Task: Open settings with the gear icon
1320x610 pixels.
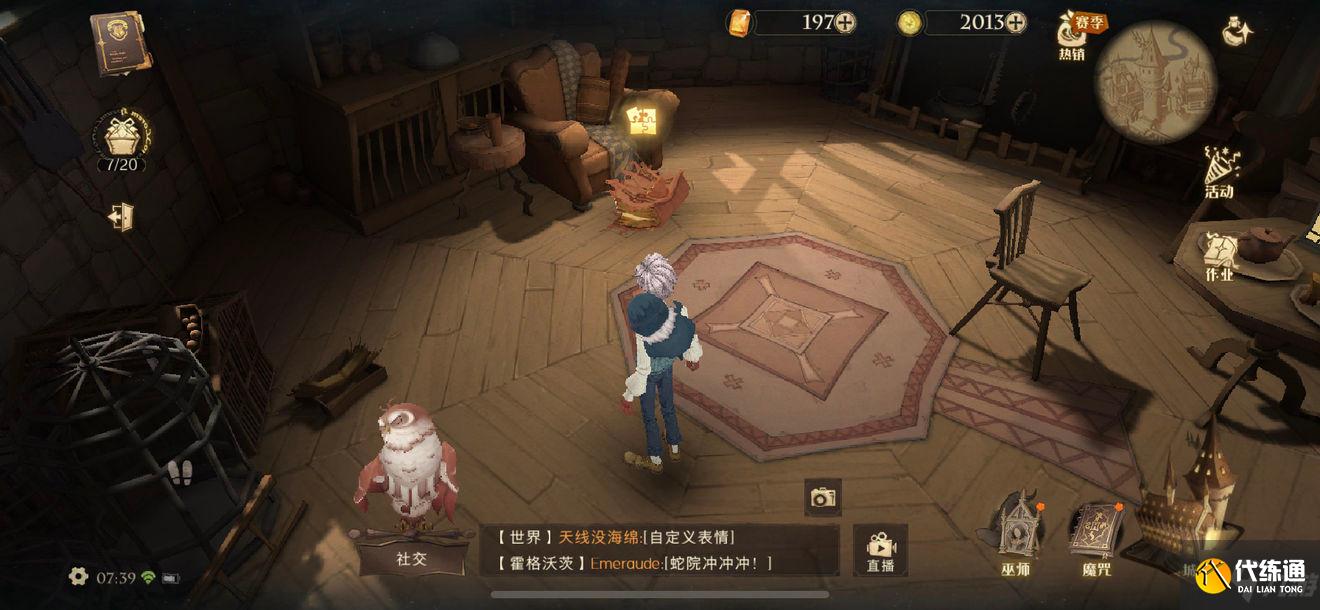Action: [x=78, y=576]
